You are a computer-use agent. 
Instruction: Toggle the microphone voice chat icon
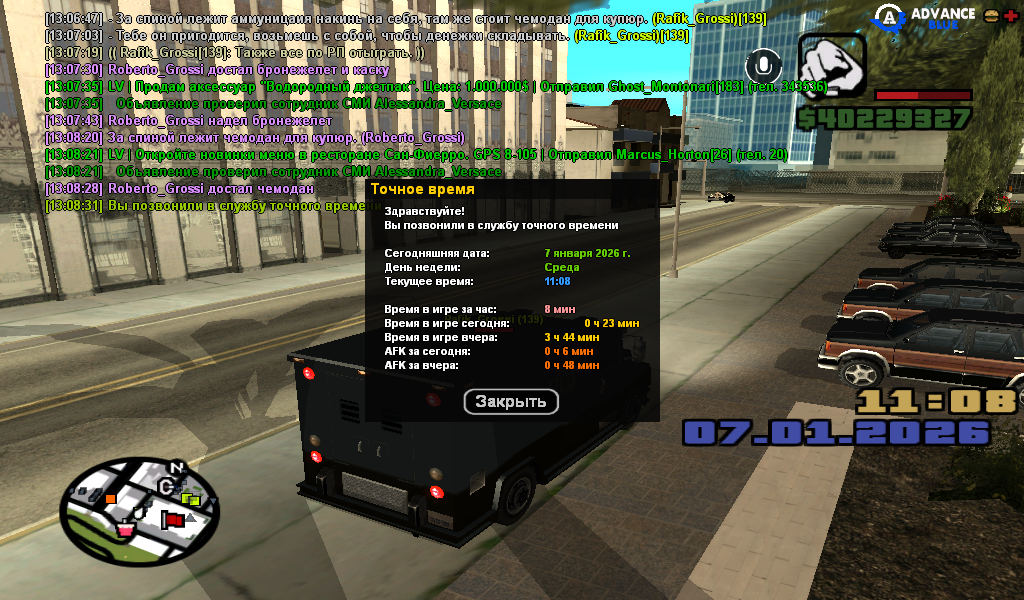click(765, 66)
